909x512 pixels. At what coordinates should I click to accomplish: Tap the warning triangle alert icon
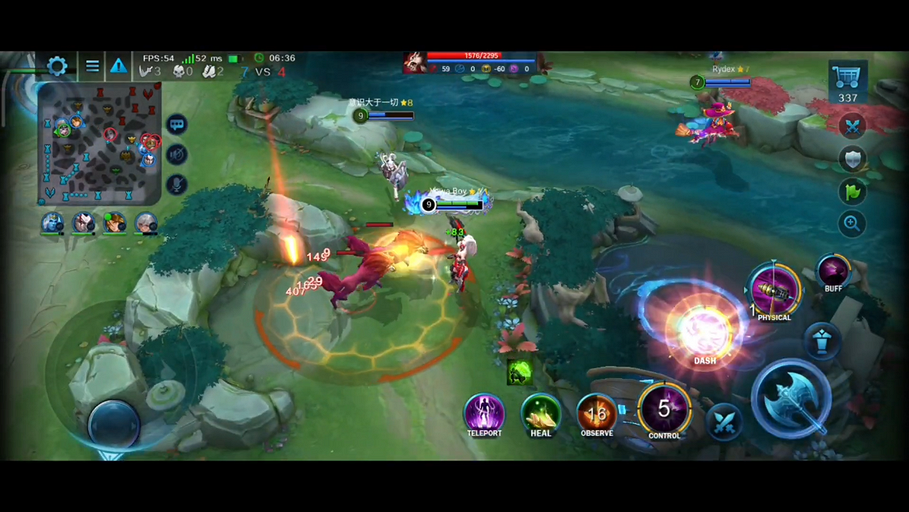pos(118,67)
